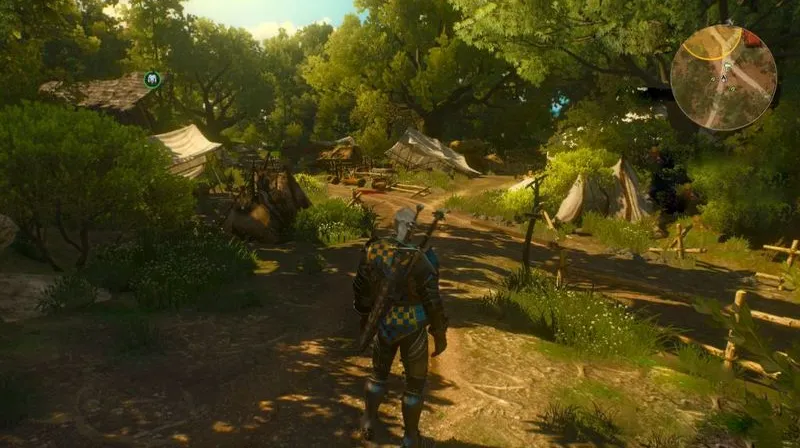800x448 pixels.
Task: Open the circular minimap
Action: (723, 78)
